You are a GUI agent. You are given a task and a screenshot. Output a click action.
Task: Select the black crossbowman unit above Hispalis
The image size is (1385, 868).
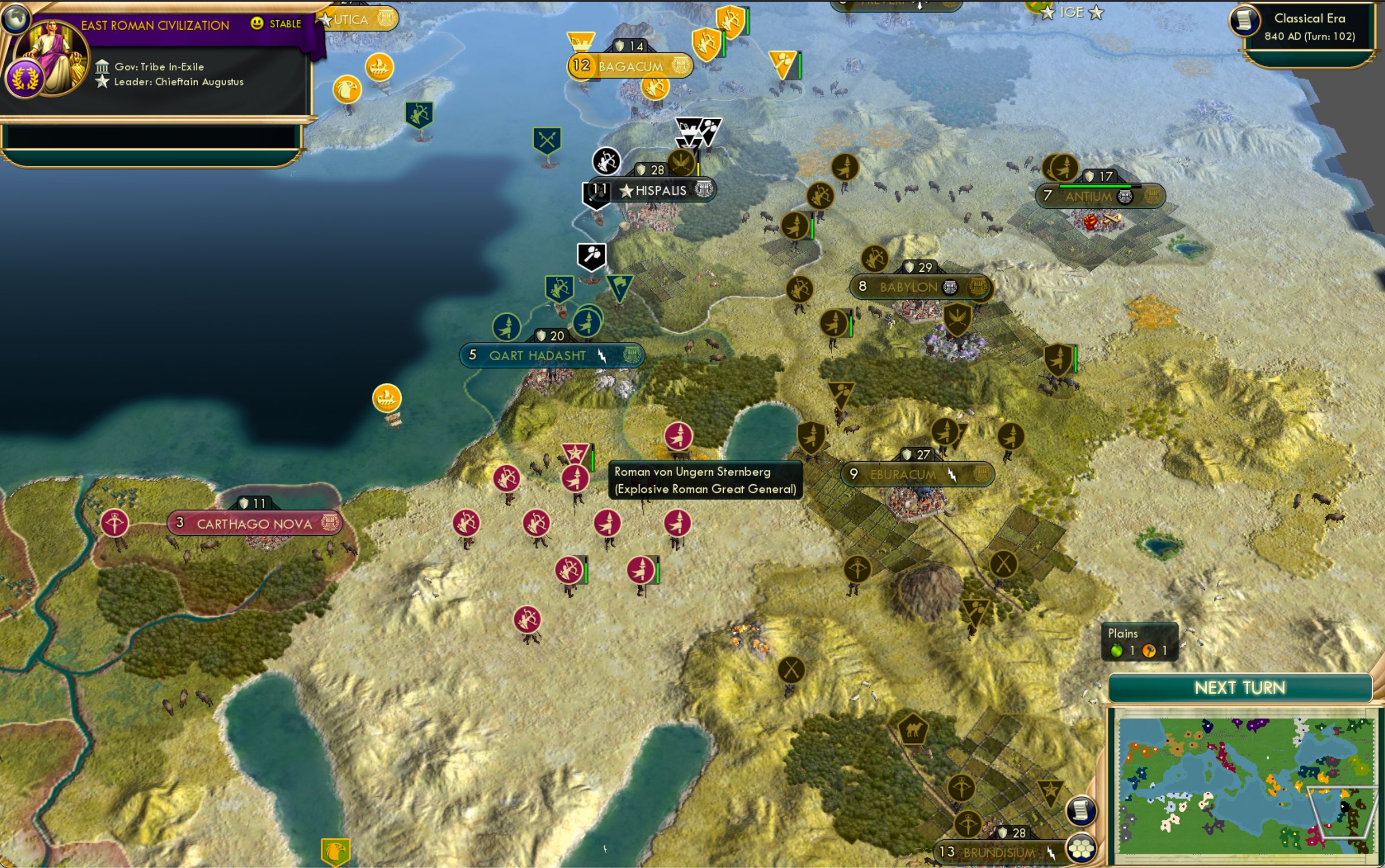point(605,162)
